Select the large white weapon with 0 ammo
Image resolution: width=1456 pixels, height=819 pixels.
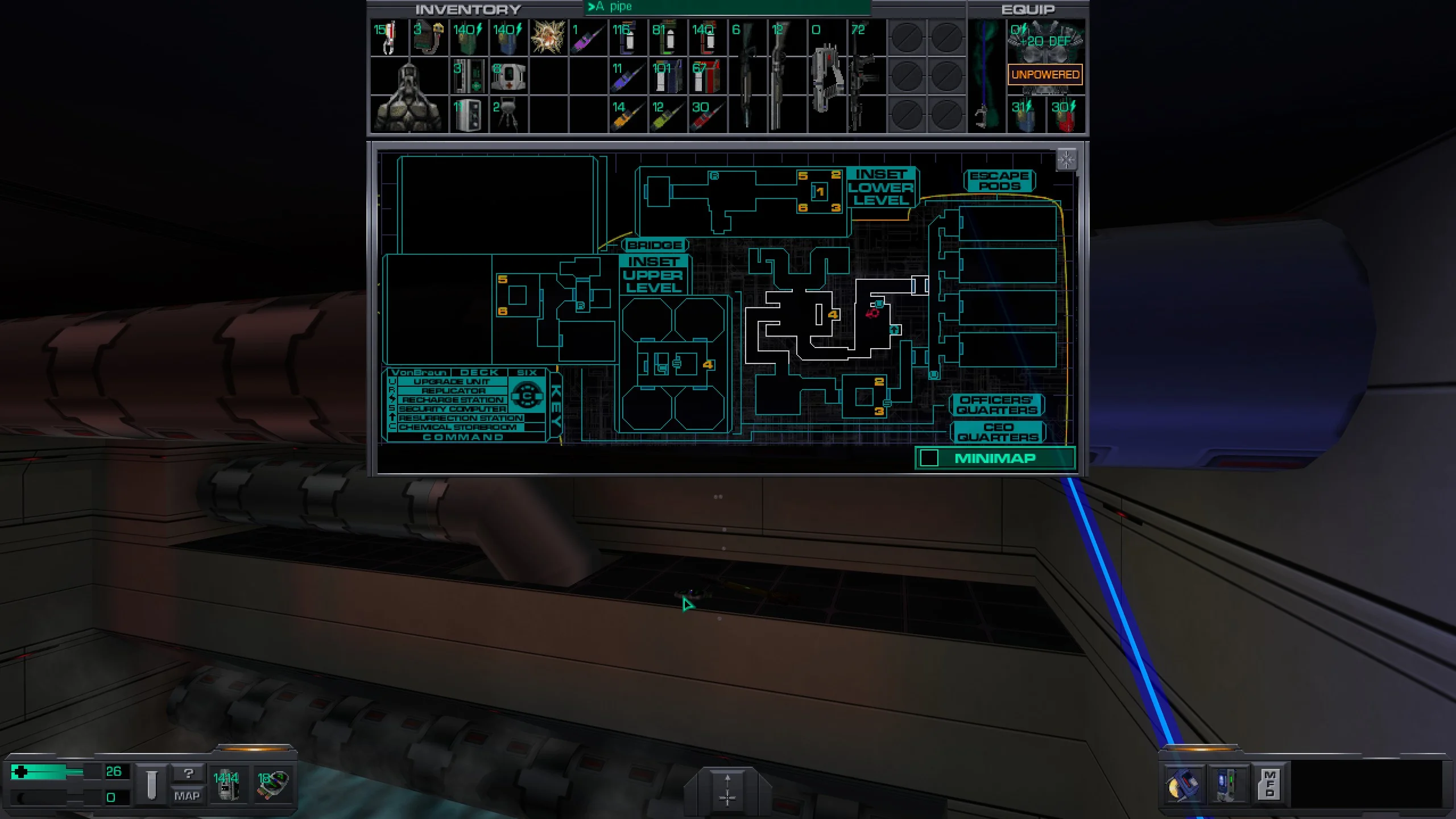tap(826, 76)
